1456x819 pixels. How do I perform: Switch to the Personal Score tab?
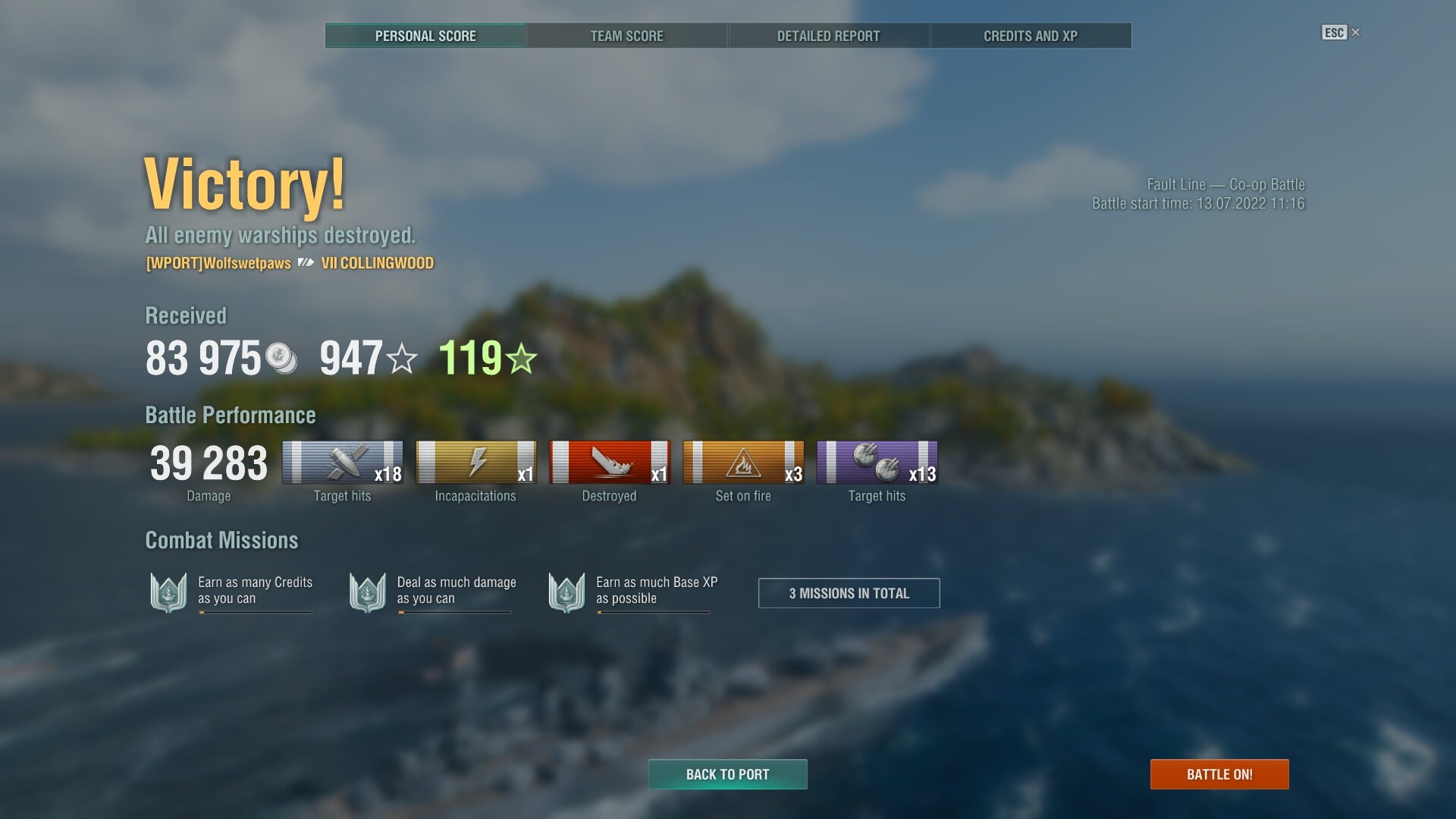[x=425, y=36]
